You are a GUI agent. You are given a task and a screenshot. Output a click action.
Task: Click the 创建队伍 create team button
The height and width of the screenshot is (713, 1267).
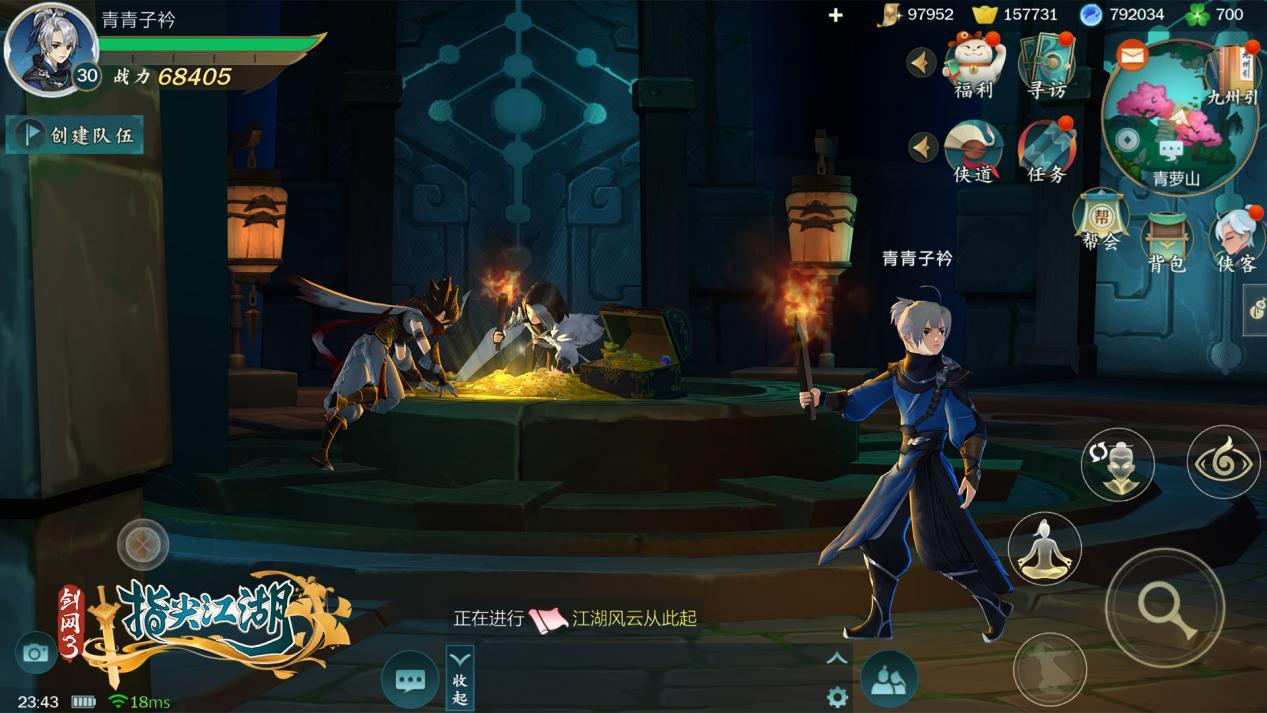coord(75,135)
